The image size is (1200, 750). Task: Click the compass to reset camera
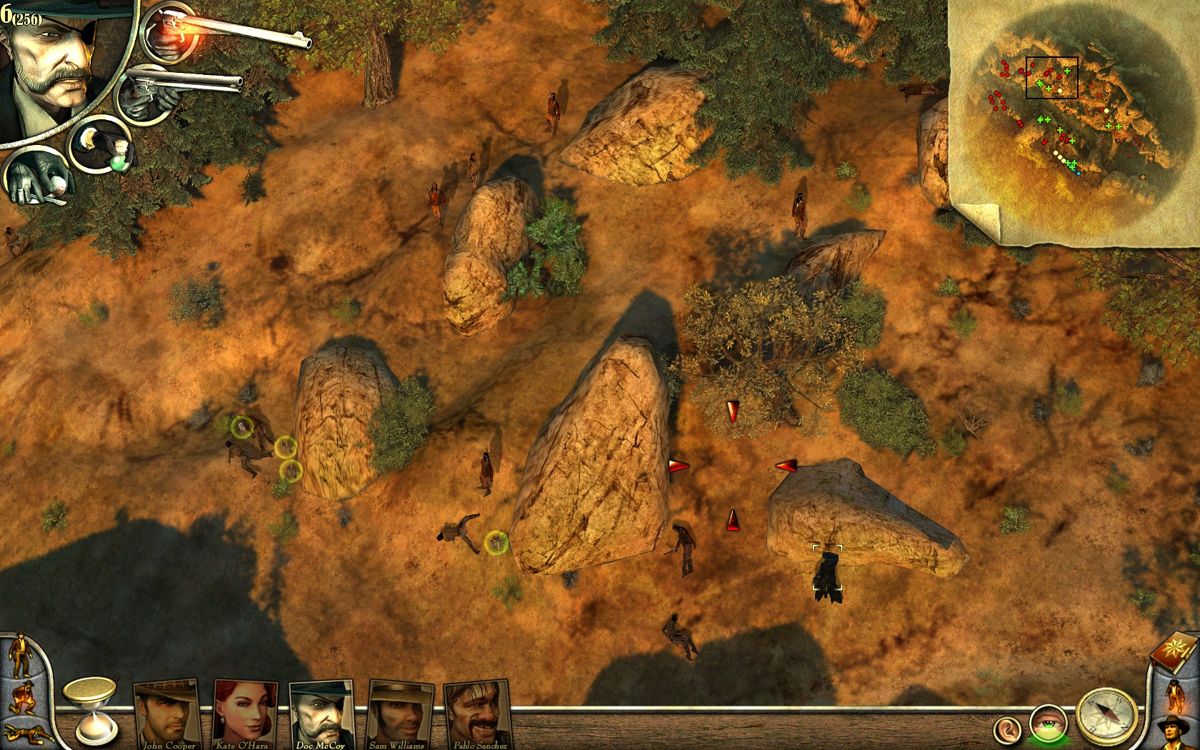tap(1107, 715)
